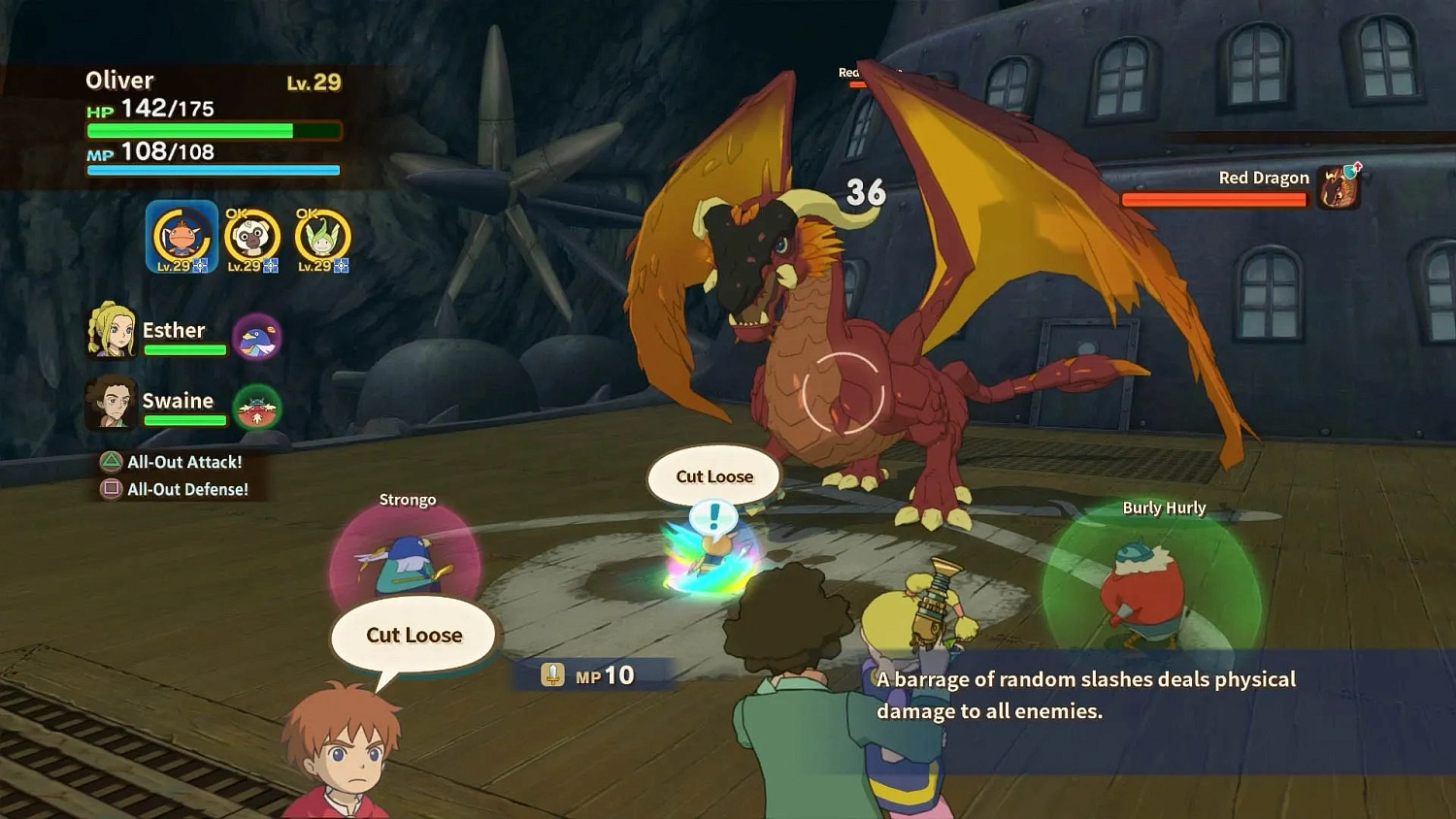
Task: Click the Red Dragon's orange health bar
Action: (1213, 200)
